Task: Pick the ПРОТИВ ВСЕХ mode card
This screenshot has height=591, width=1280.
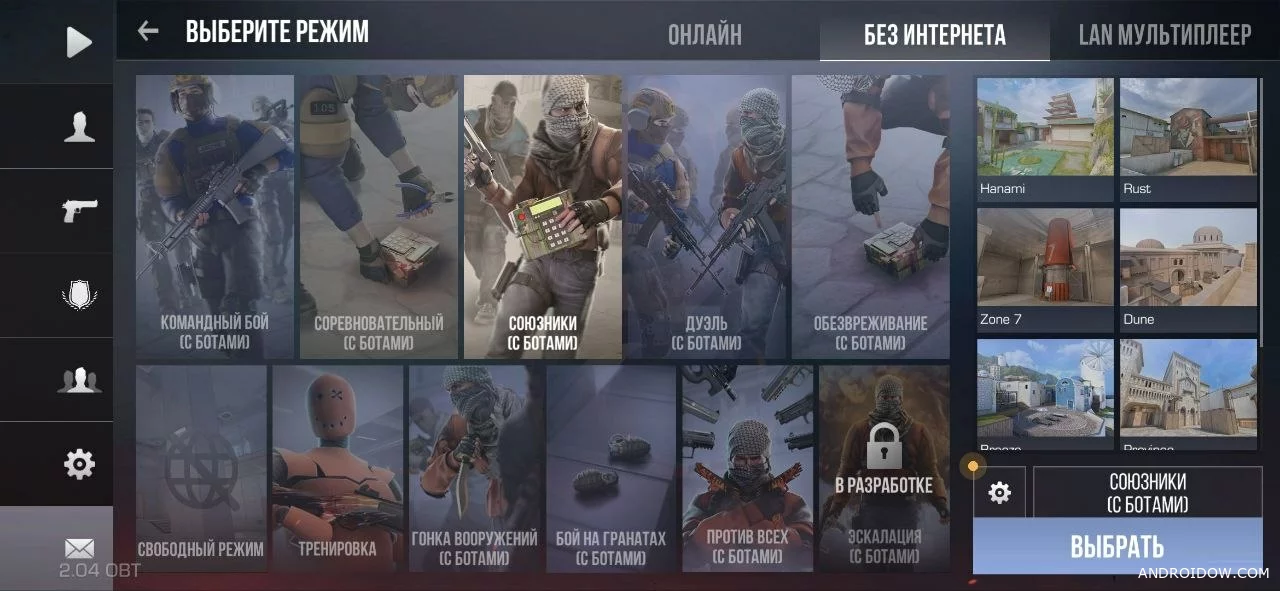Action: [x=747, y=468]
